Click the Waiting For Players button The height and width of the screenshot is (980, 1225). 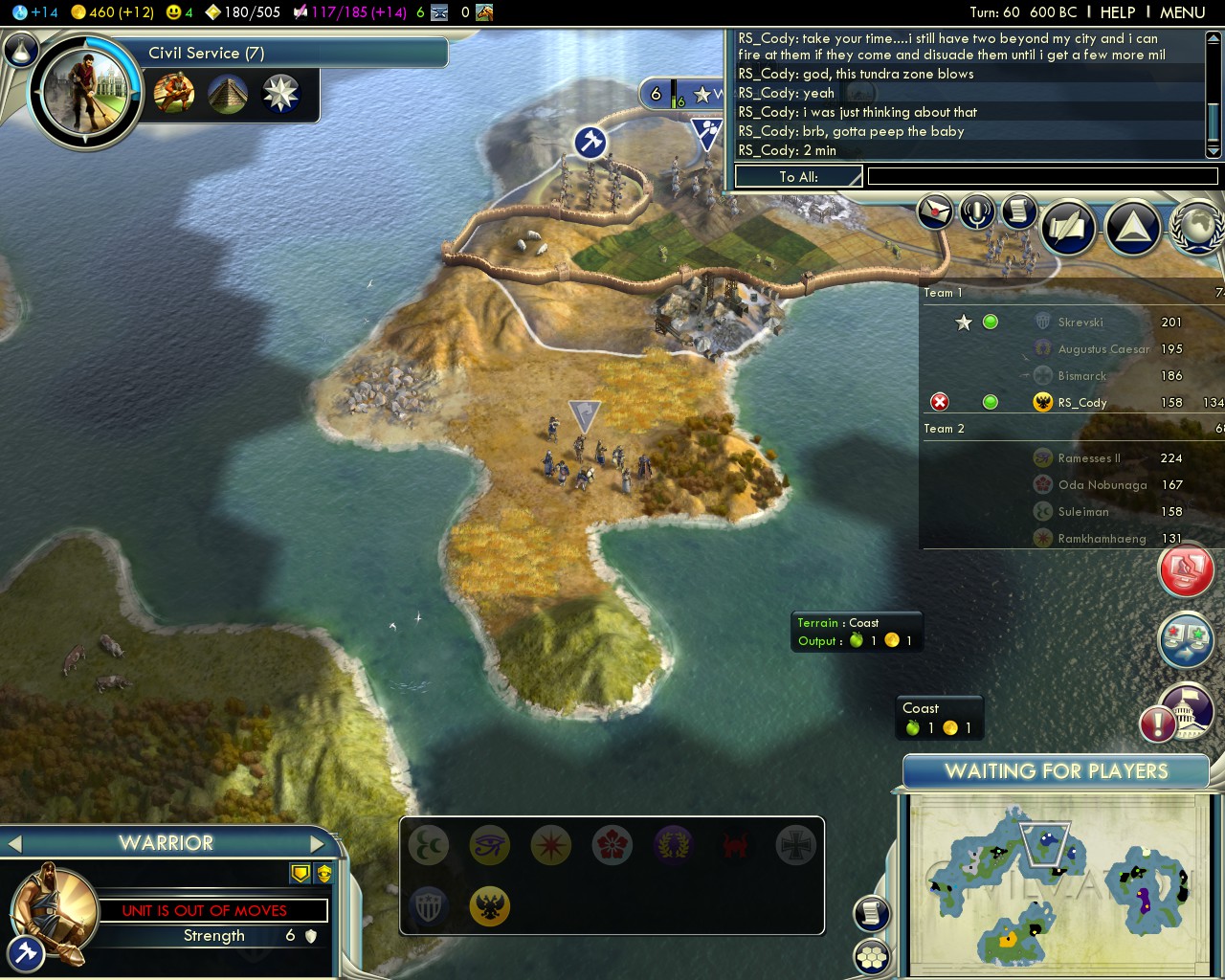point(1056,771)
